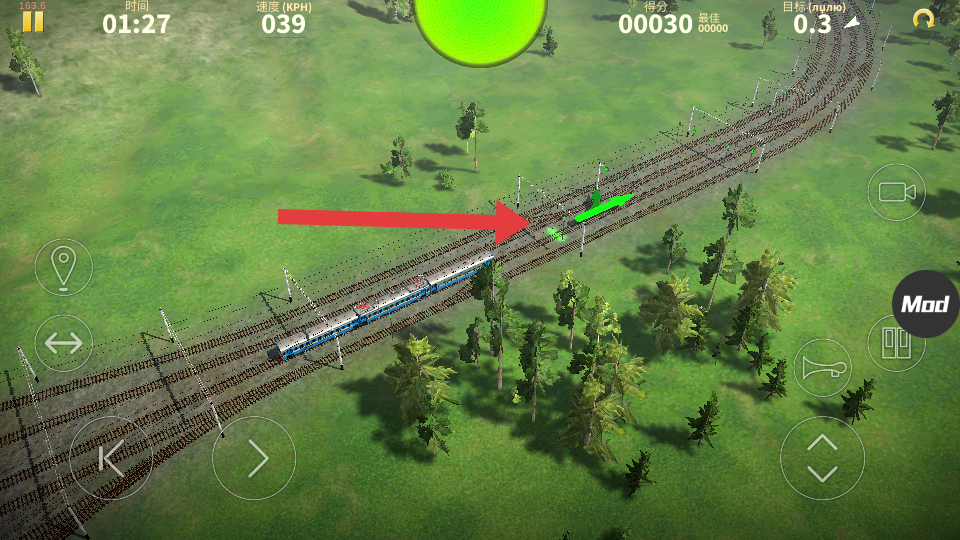Viewport: 960px width, 540px height.
Task: Pause the game with the pause icon
Action: coord(33,21)
